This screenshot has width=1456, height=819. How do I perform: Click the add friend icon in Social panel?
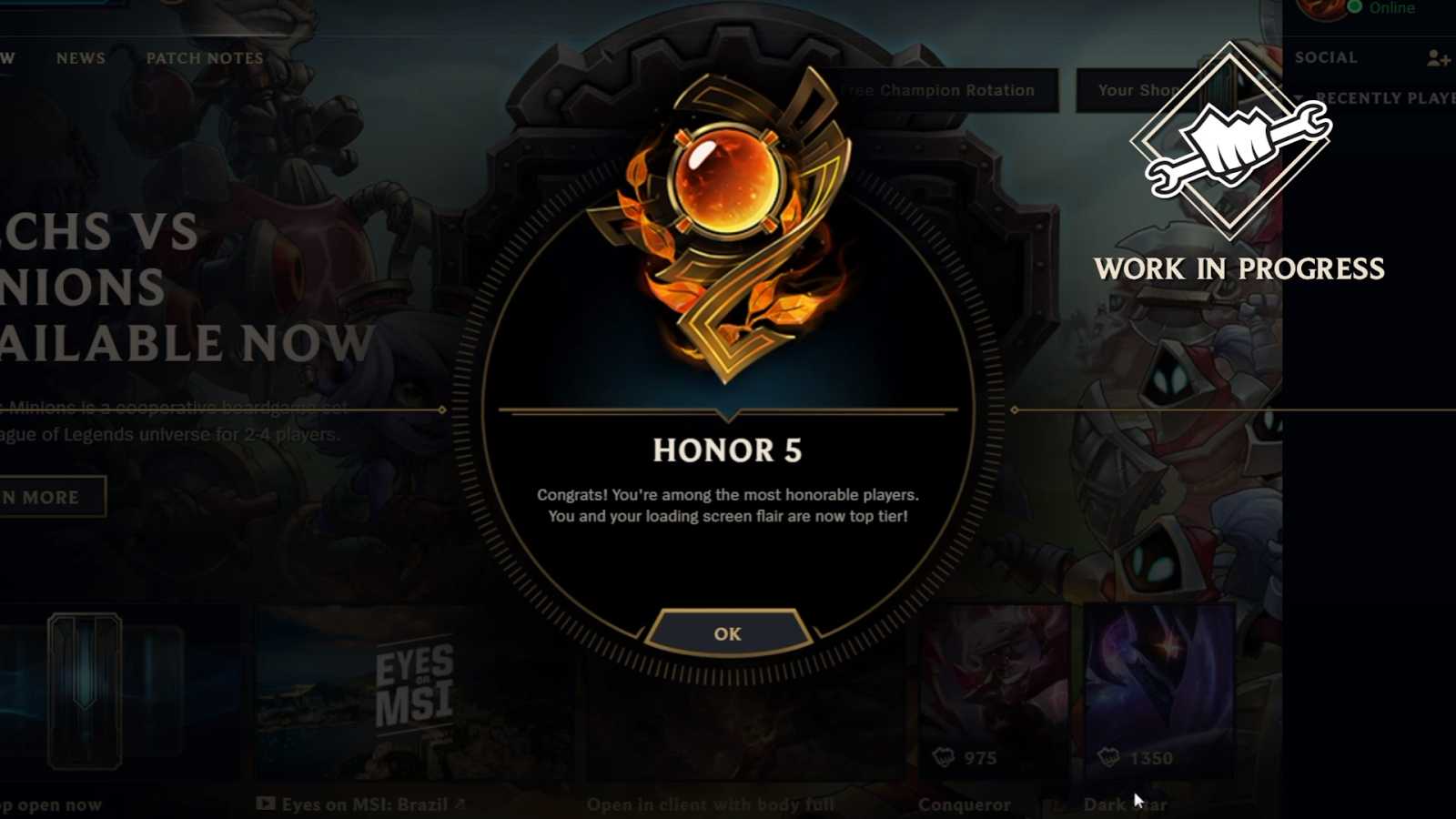[x=1436, y=57]
